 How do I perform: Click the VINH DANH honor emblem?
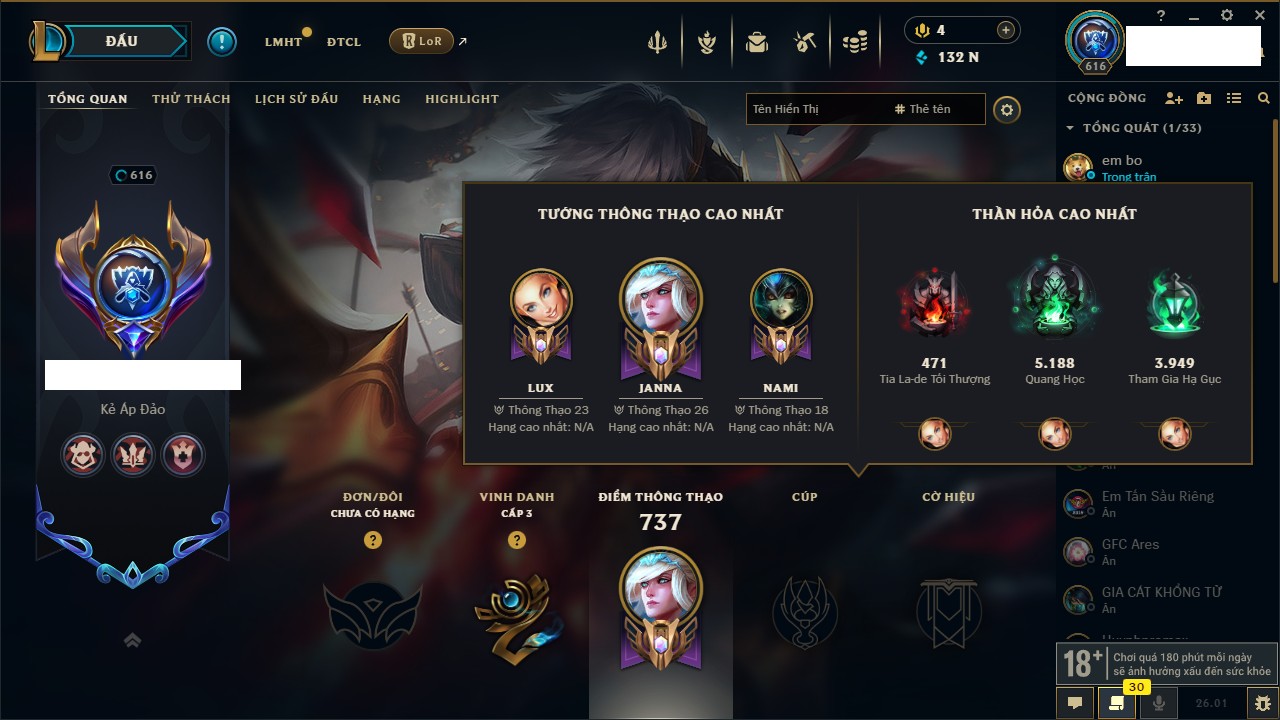(x=516, y=615)
